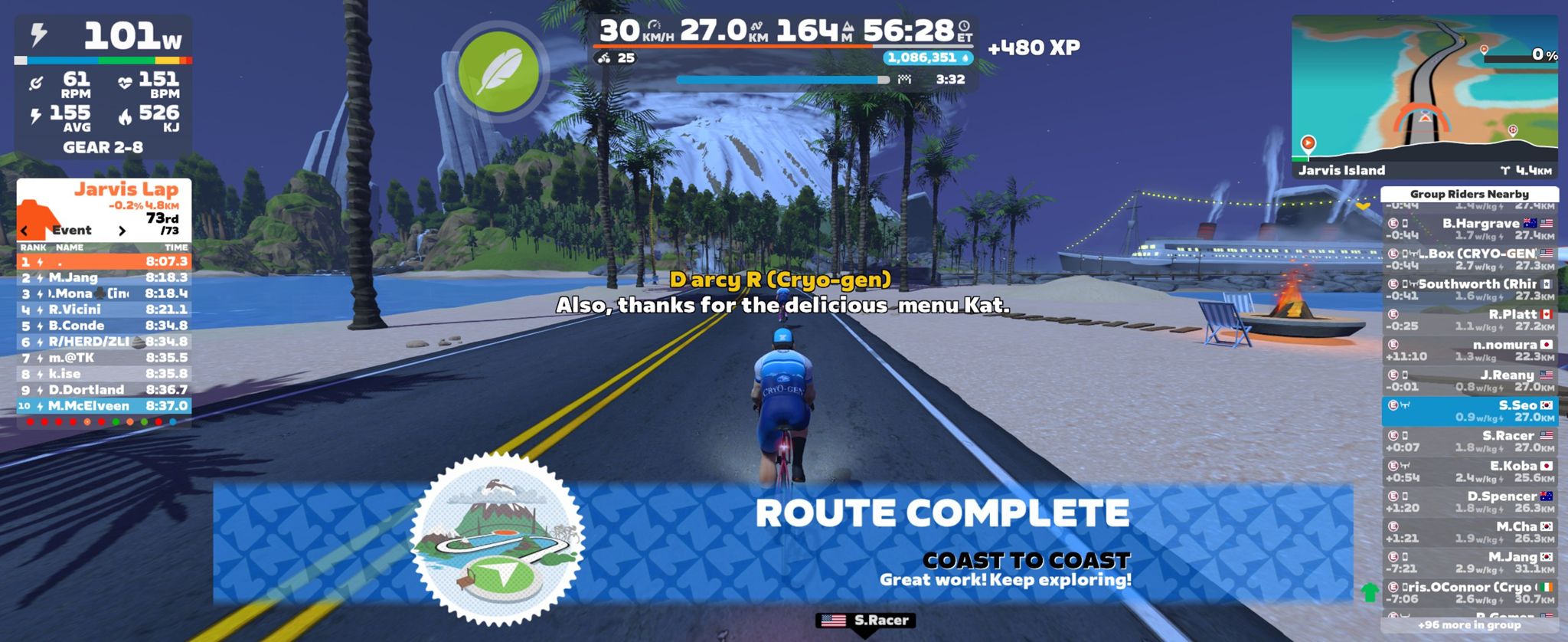
Task: Select R.Platt in Group Riders Nearby
Action: point(1469,319)
